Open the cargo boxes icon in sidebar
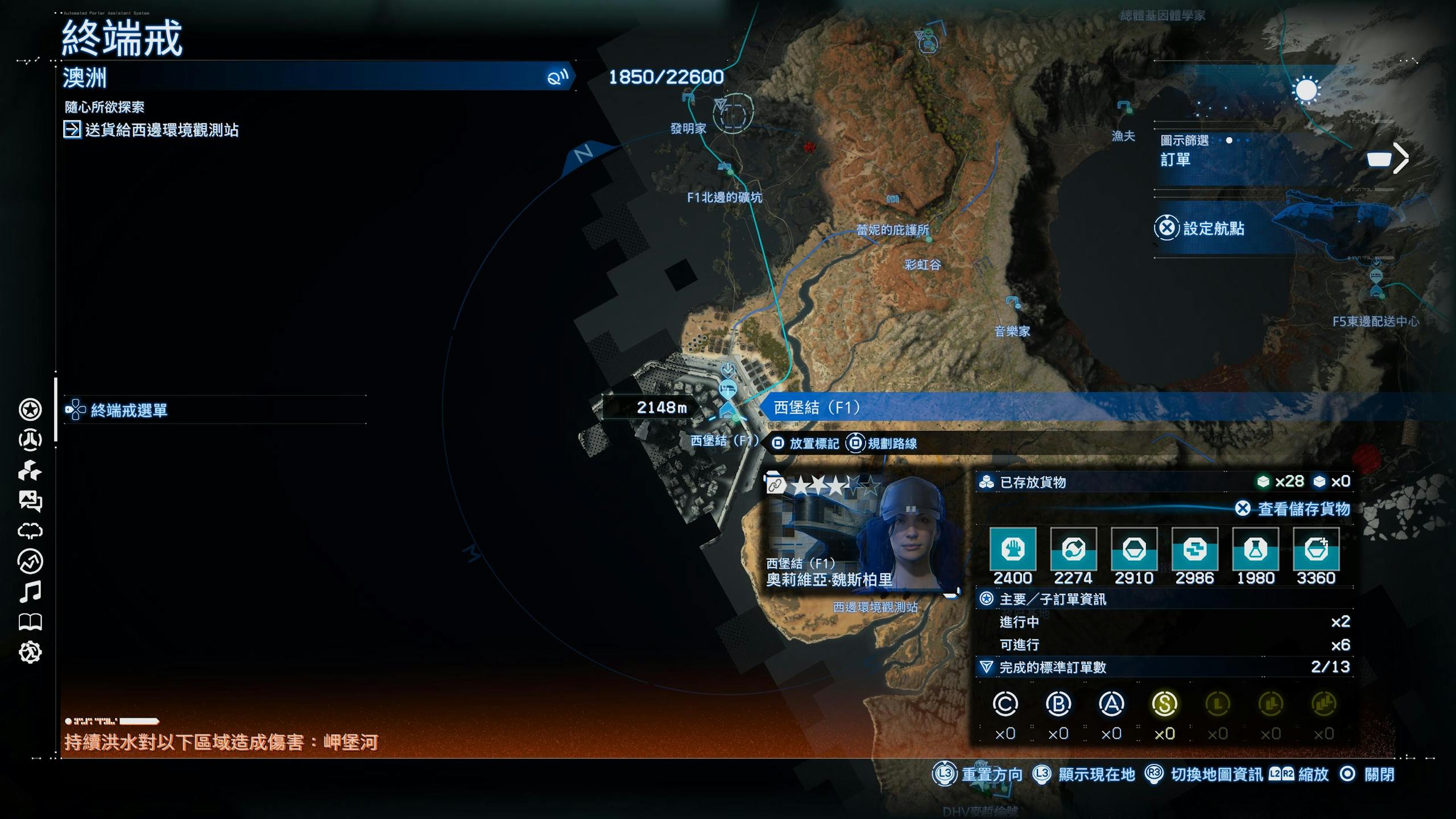 [30, 470]
